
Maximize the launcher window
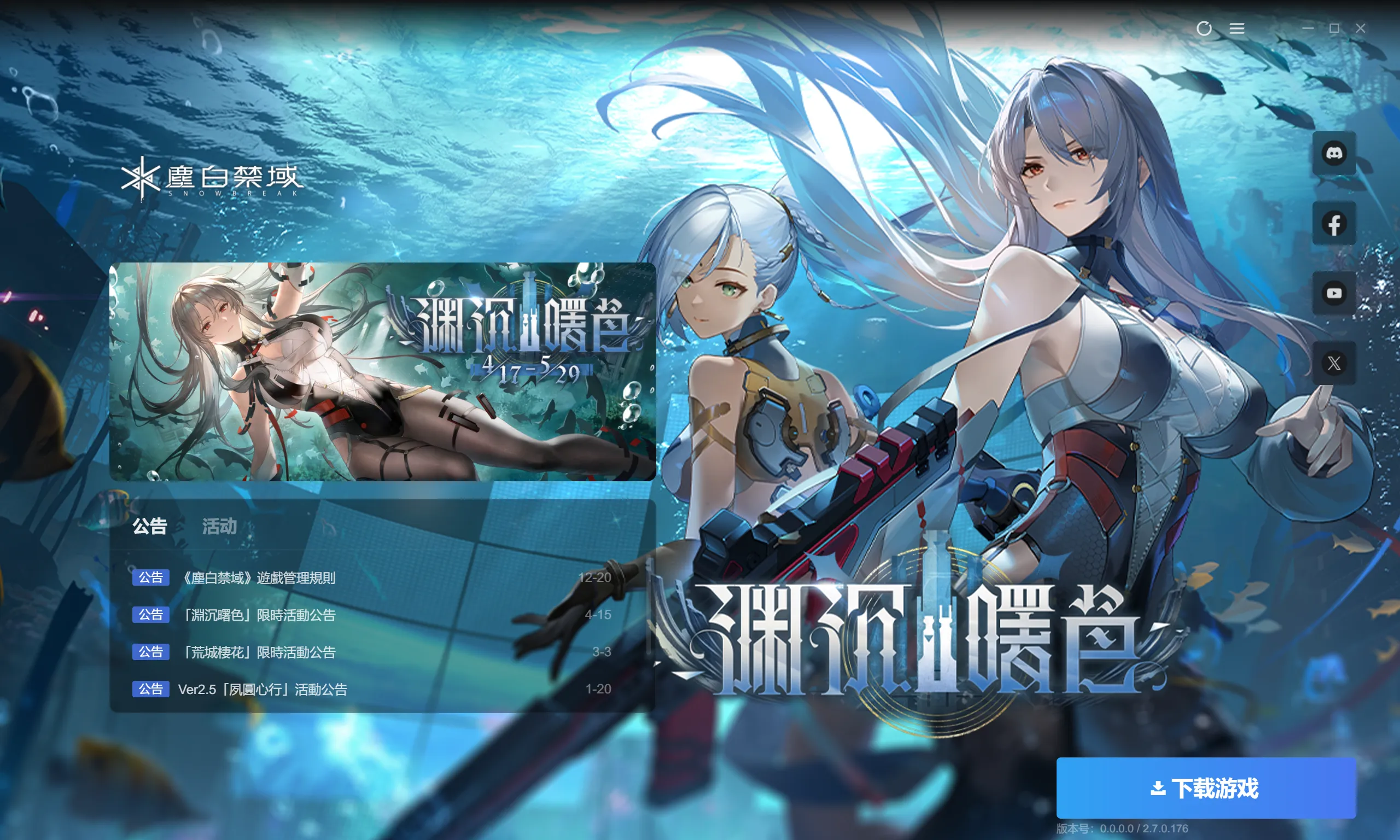[1334, 28]
